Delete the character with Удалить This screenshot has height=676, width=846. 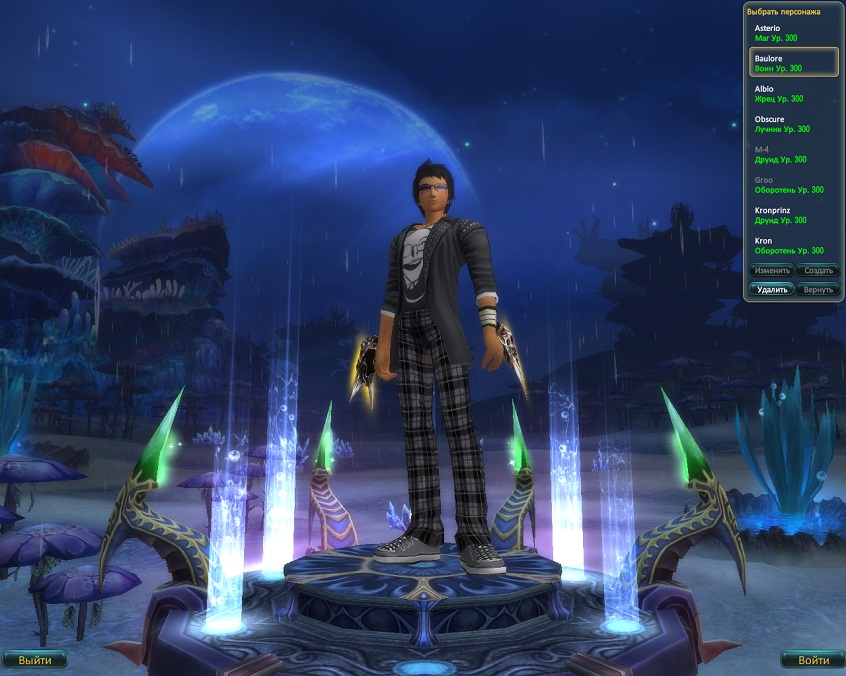coord(772,289)
